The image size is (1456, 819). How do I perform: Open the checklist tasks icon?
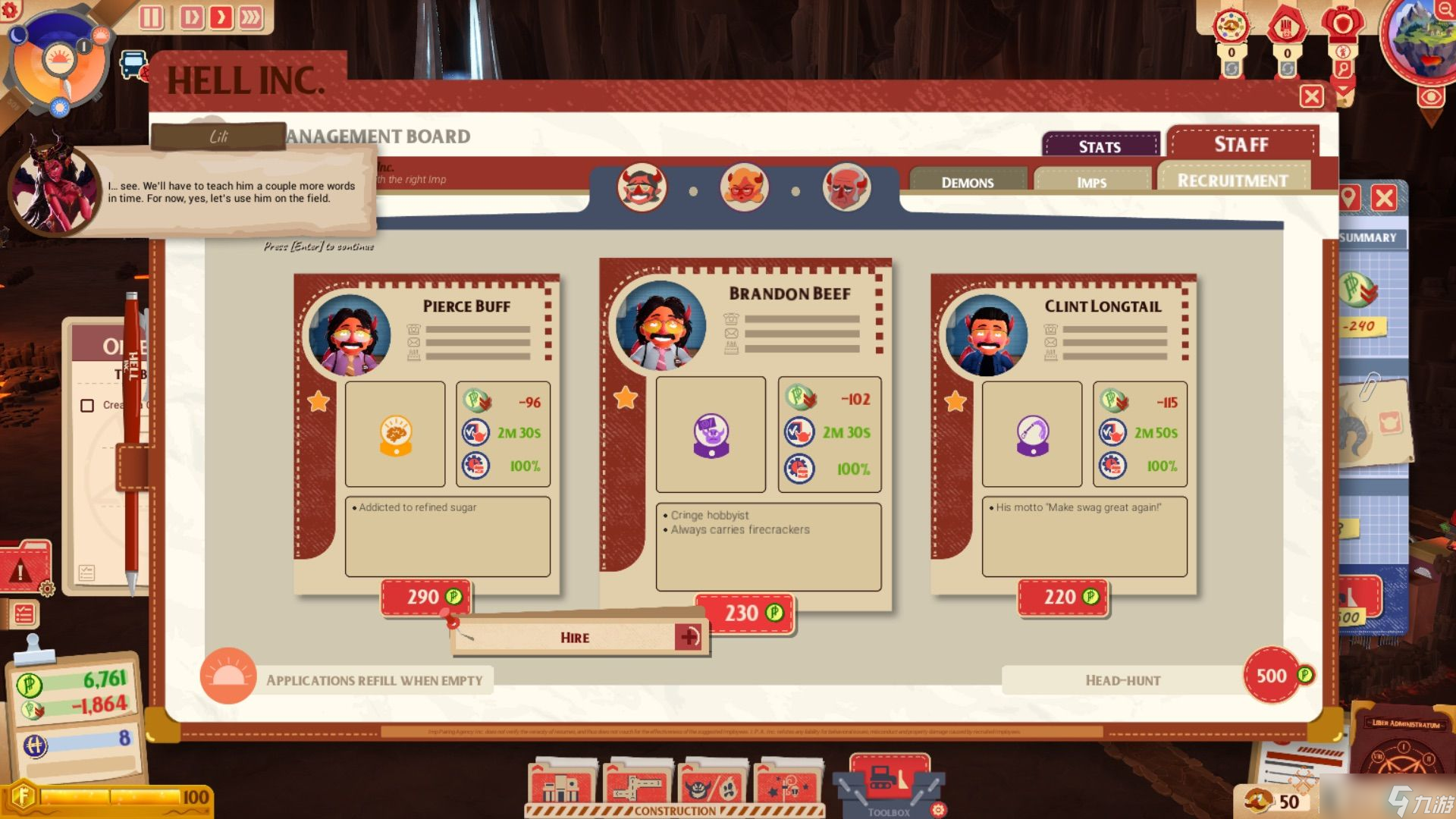tap(24, 613)
